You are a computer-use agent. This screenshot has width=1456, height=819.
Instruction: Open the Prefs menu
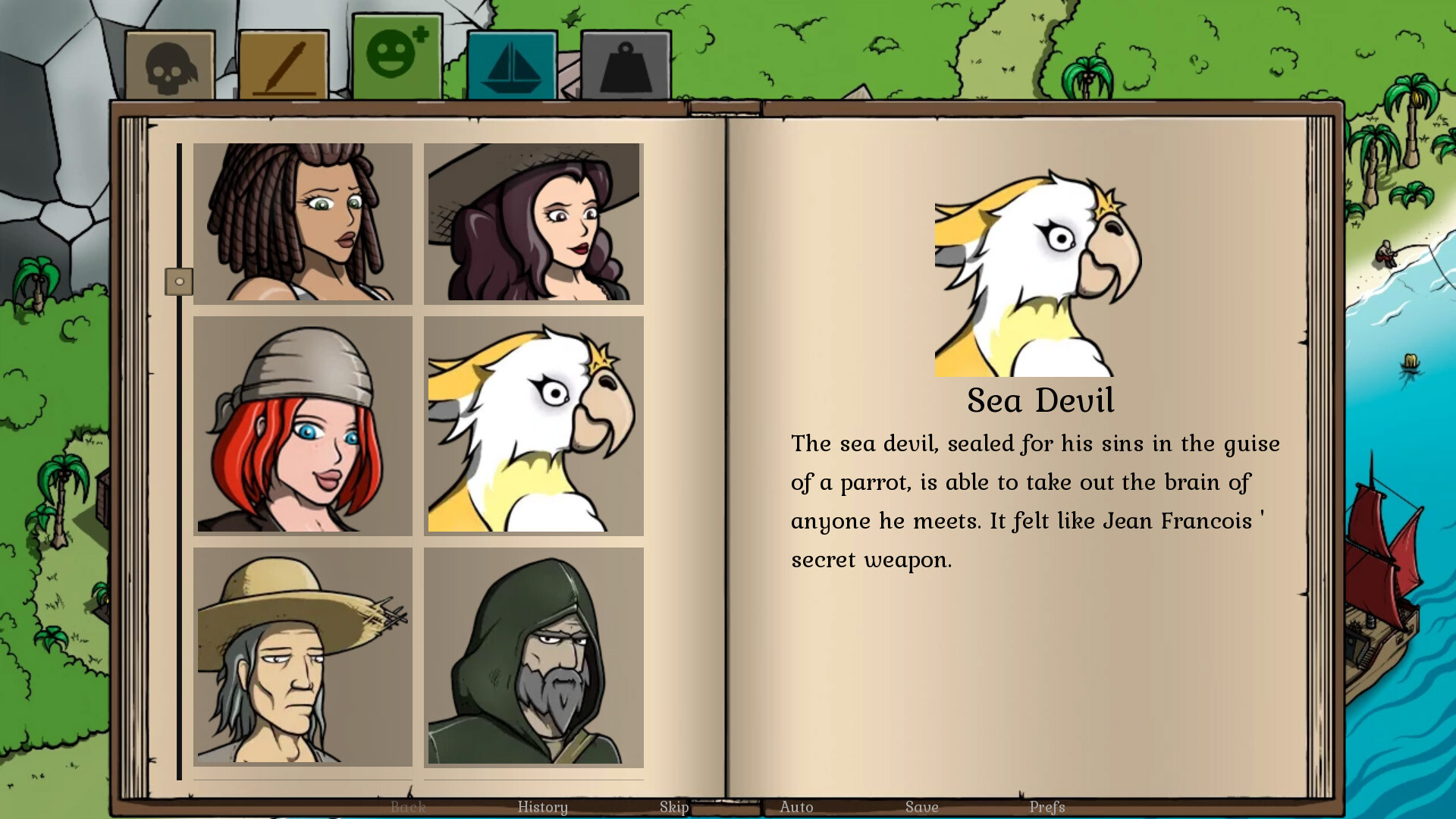tap(1049, 807)
